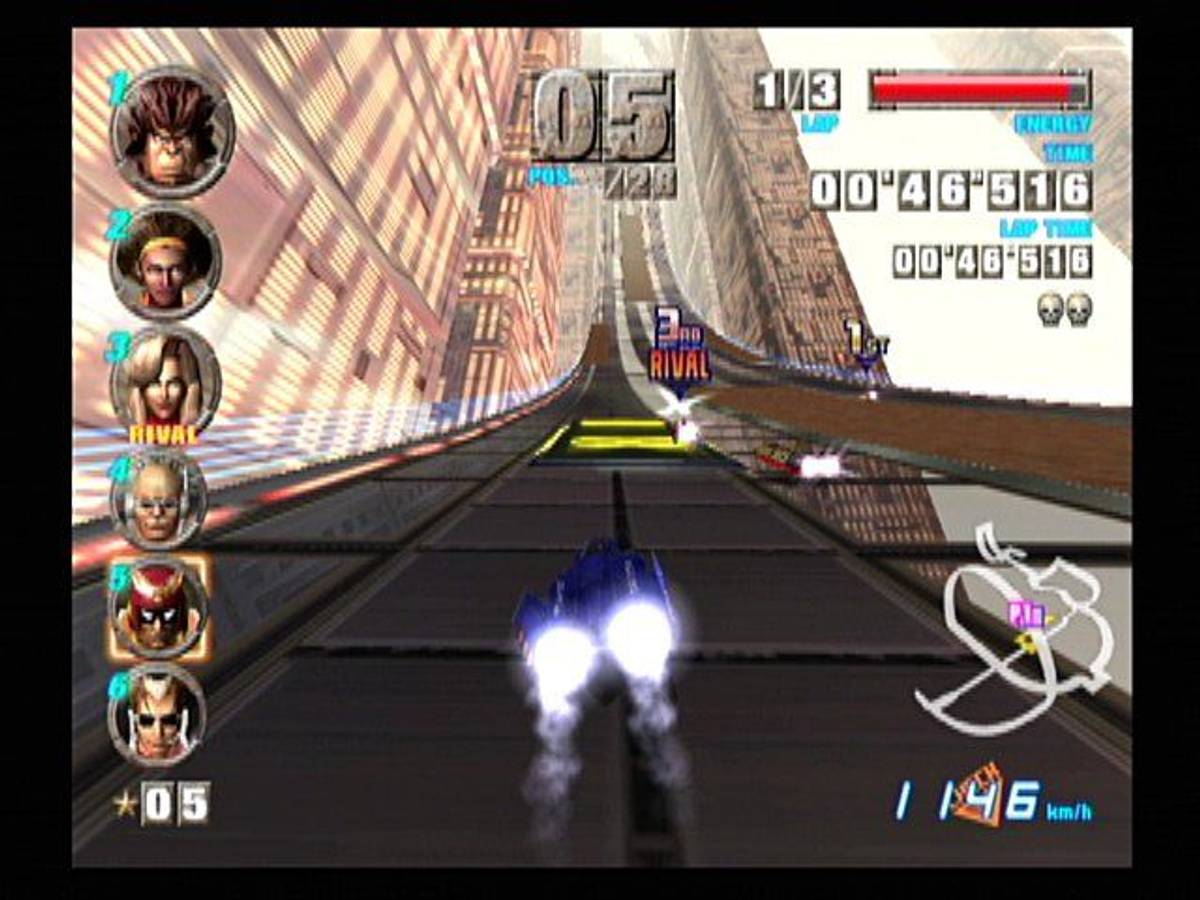The image size is (1200, 900).
Task: Pick the sixth-place sunglasses racer portrait
Action: [x=158, y=713]
